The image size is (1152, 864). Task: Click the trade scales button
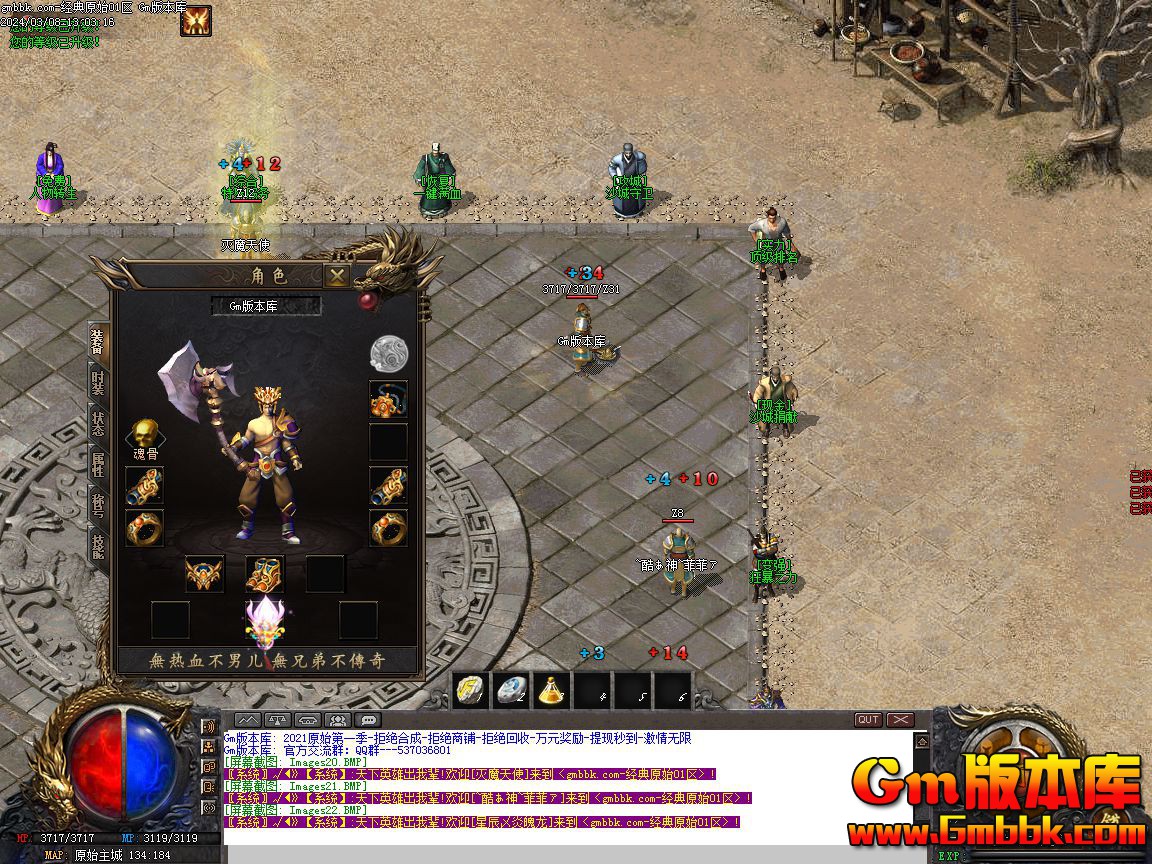[278, 720]
